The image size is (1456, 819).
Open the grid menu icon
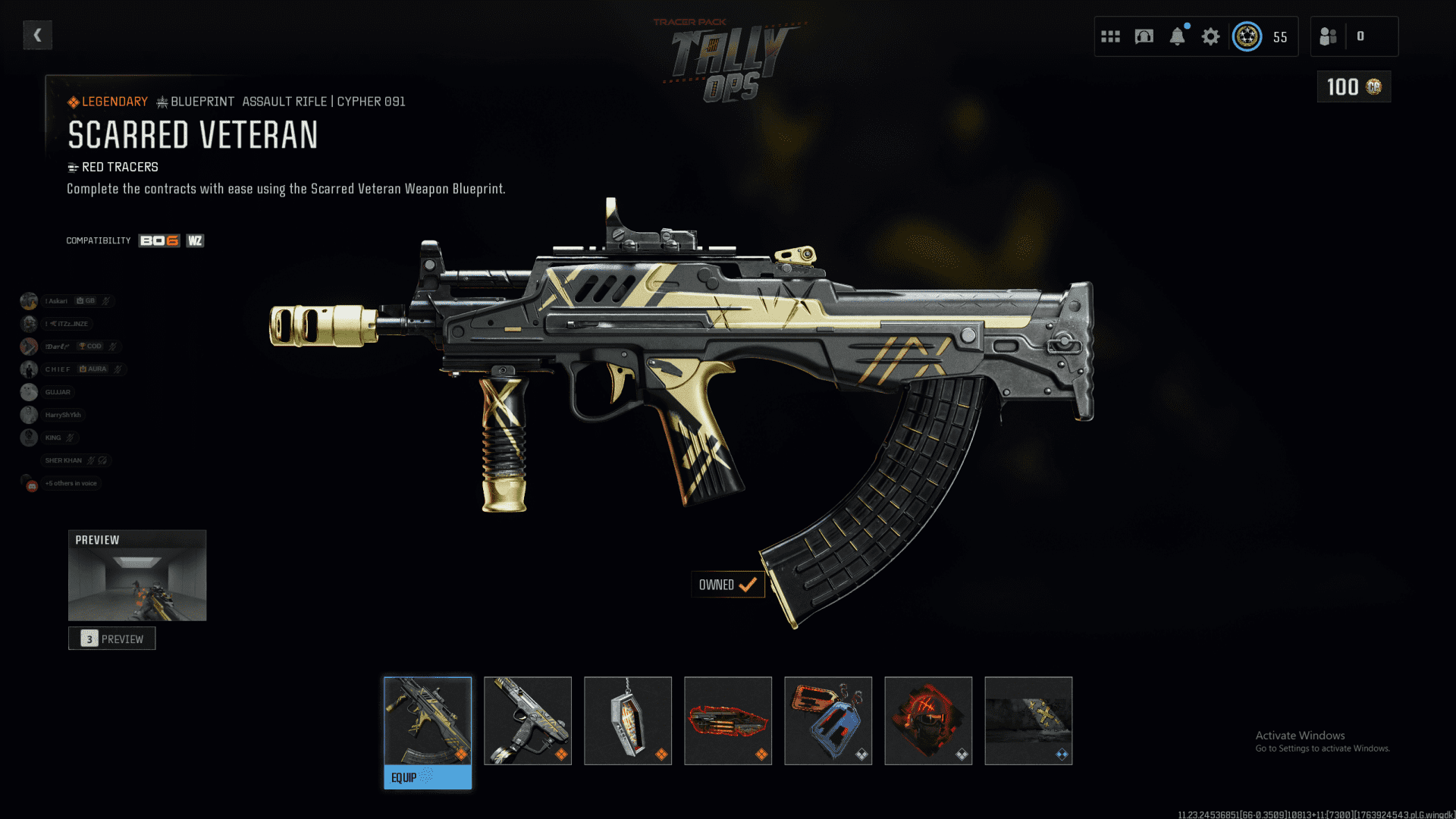(x=1110, y=36)
